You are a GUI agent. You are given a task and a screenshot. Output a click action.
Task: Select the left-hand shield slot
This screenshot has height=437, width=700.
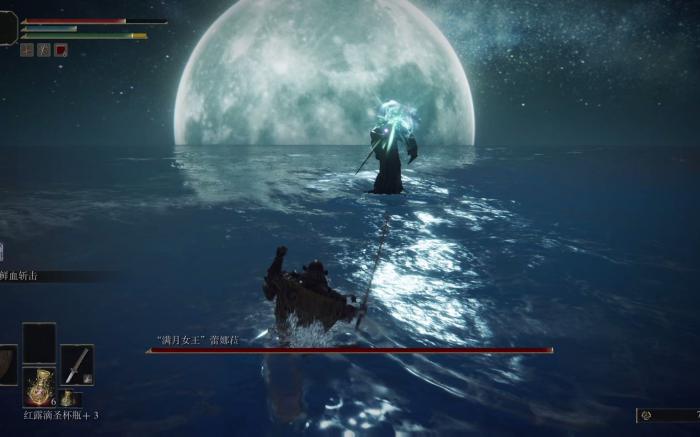(x=7, y=365)
